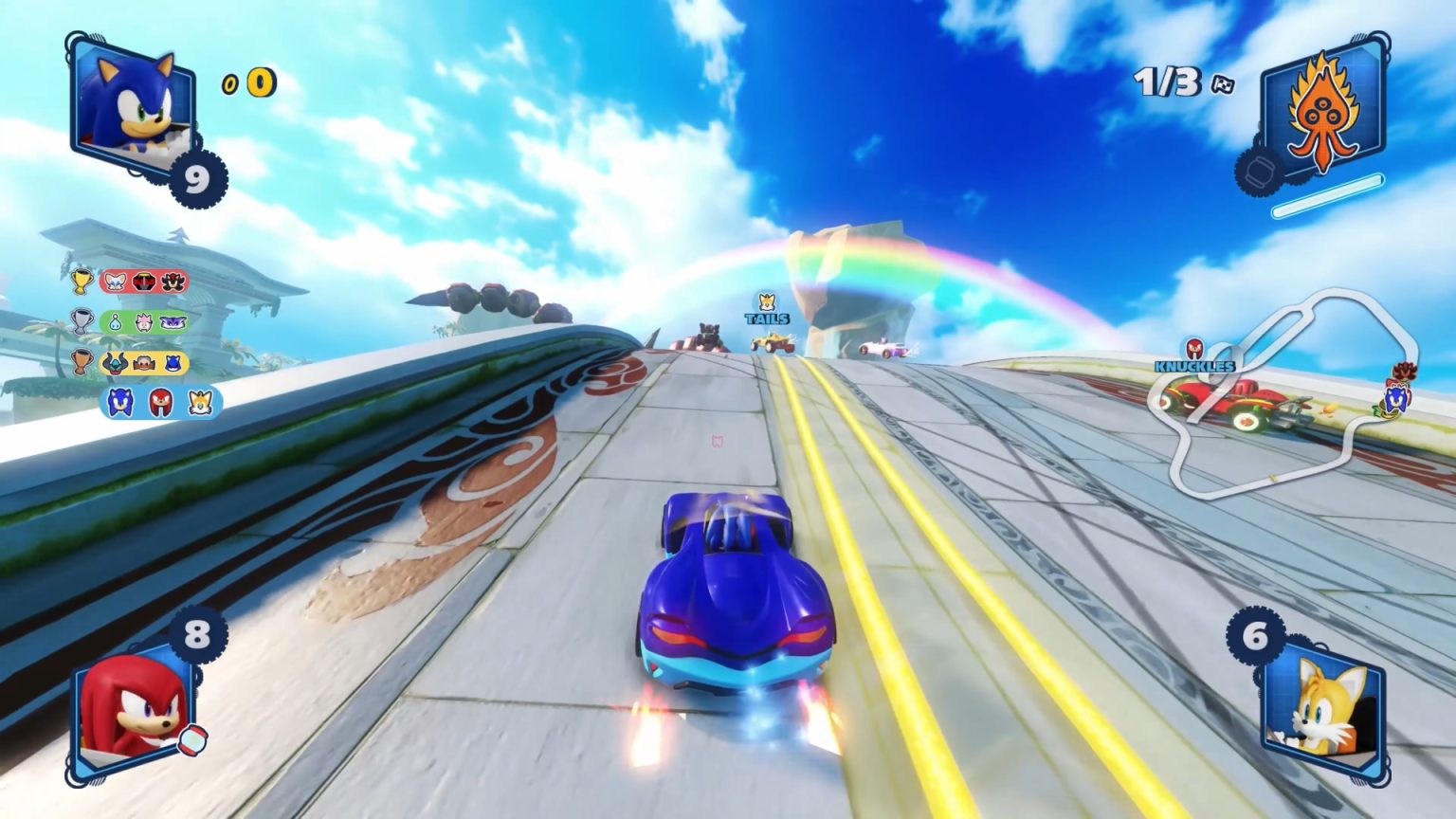Click the checkered lap flag icon
1456x819 pixels.
tap(1222, 85)
